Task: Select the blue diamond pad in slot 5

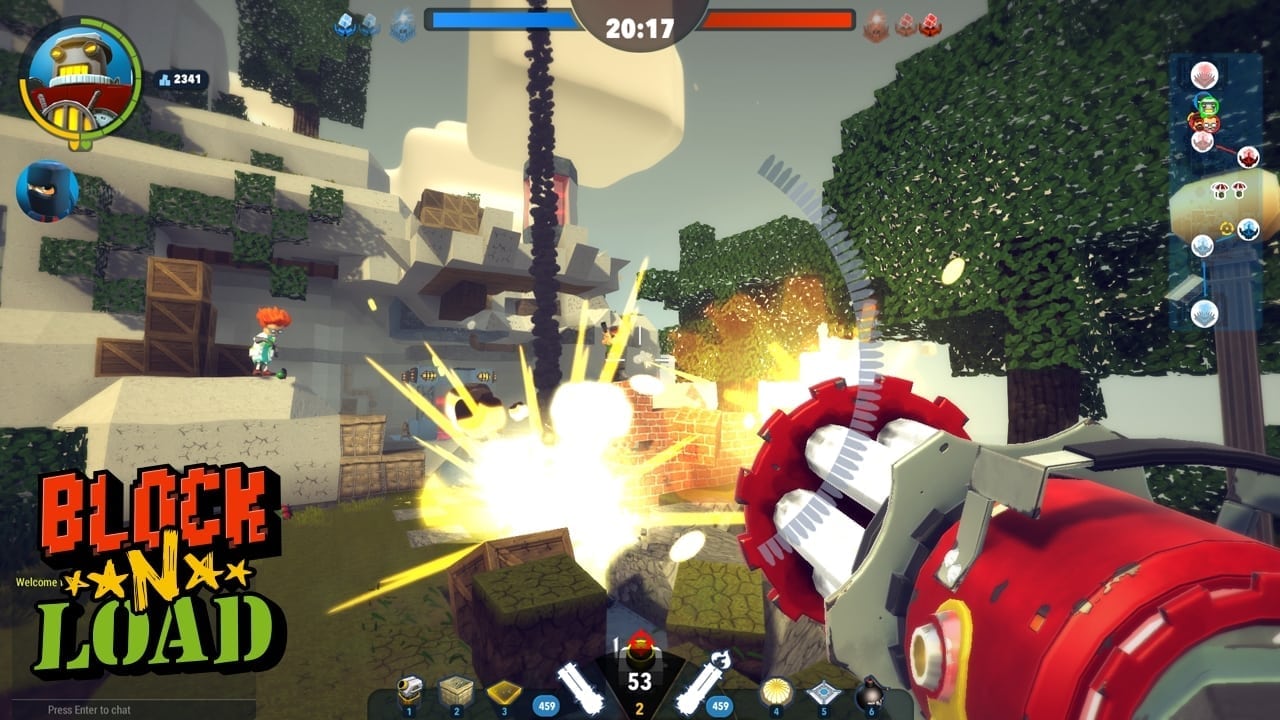Action: (x=823, y=690)
